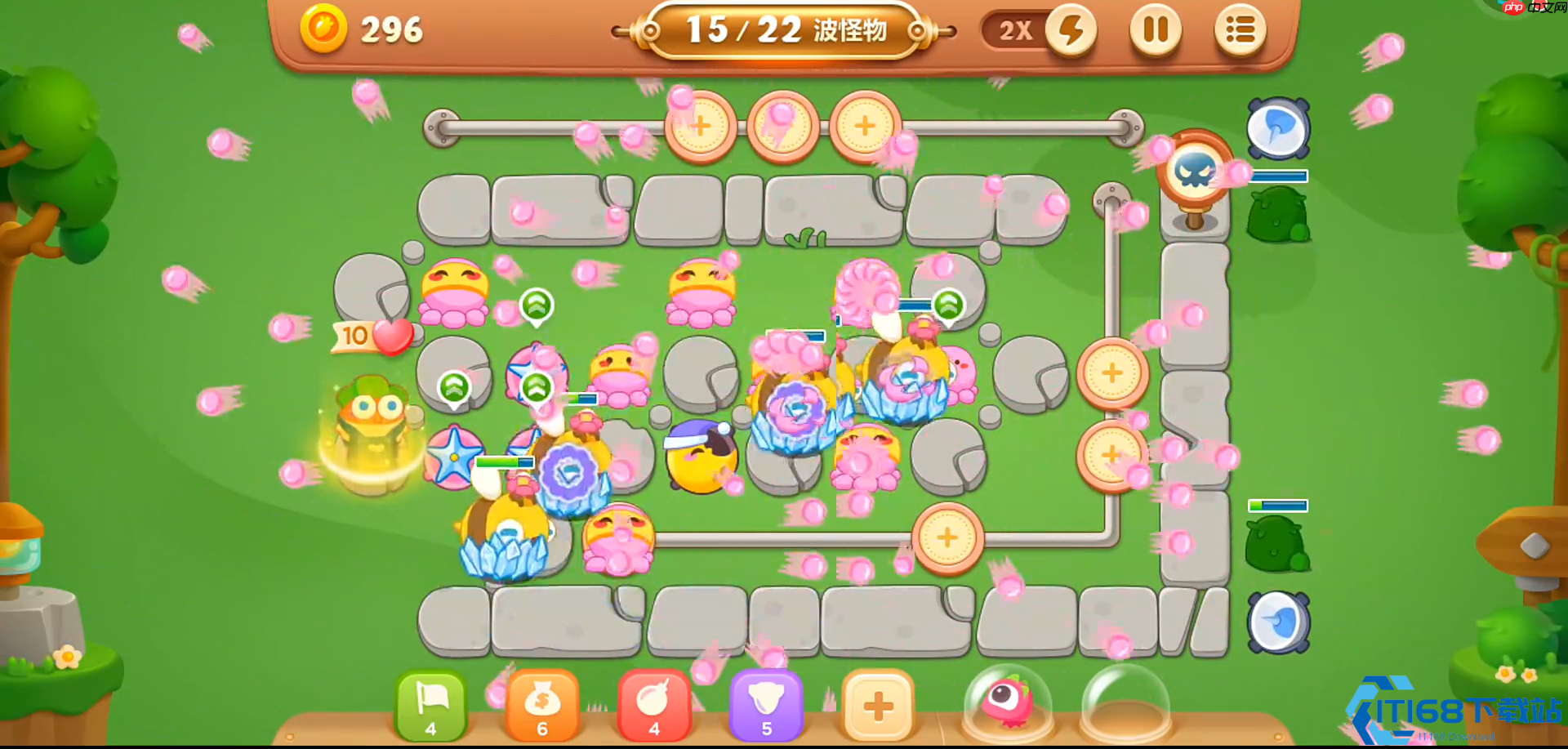Pause the game

[1153, 30]
